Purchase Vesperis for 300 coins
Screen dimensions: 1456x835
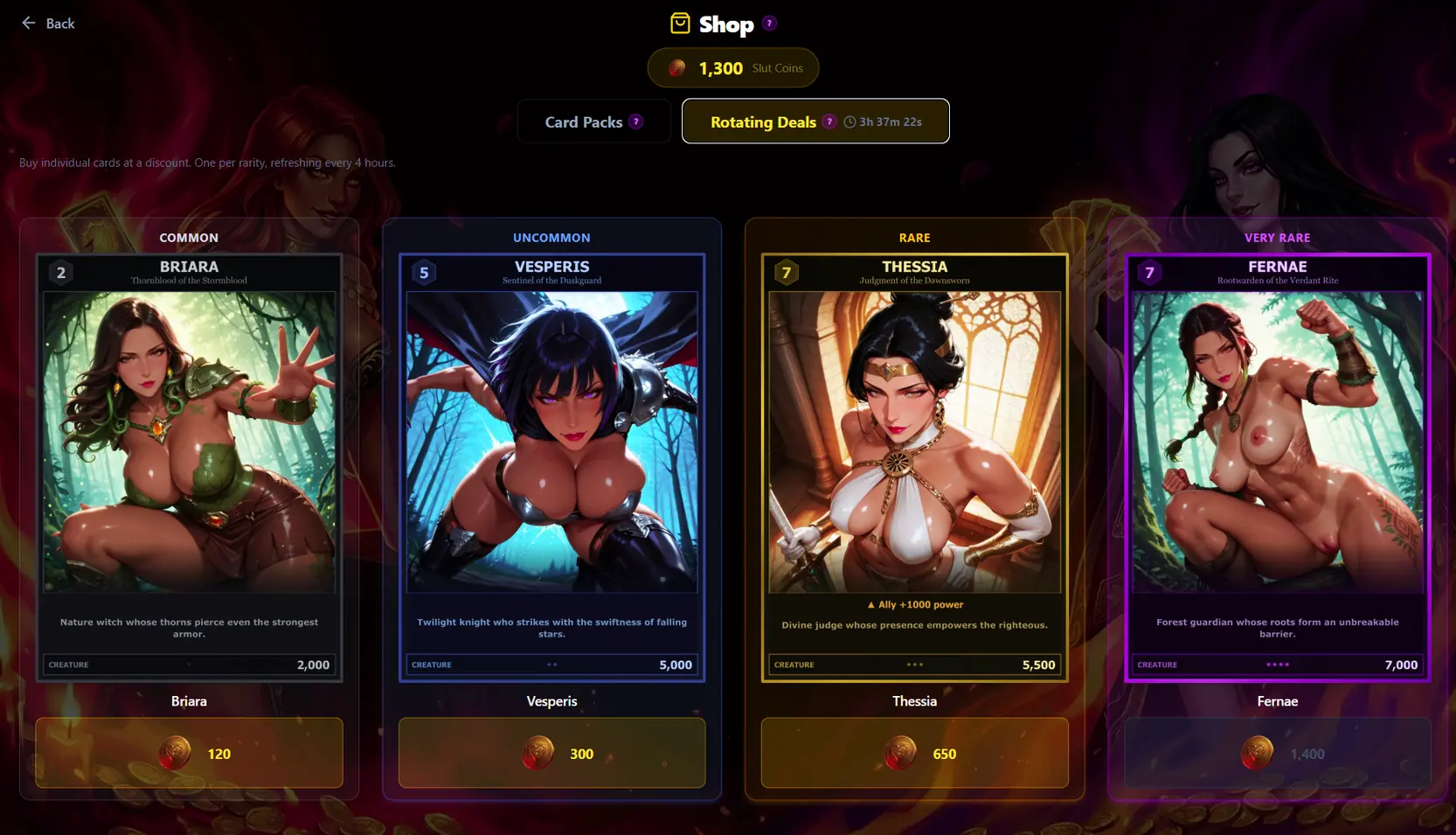551,753
